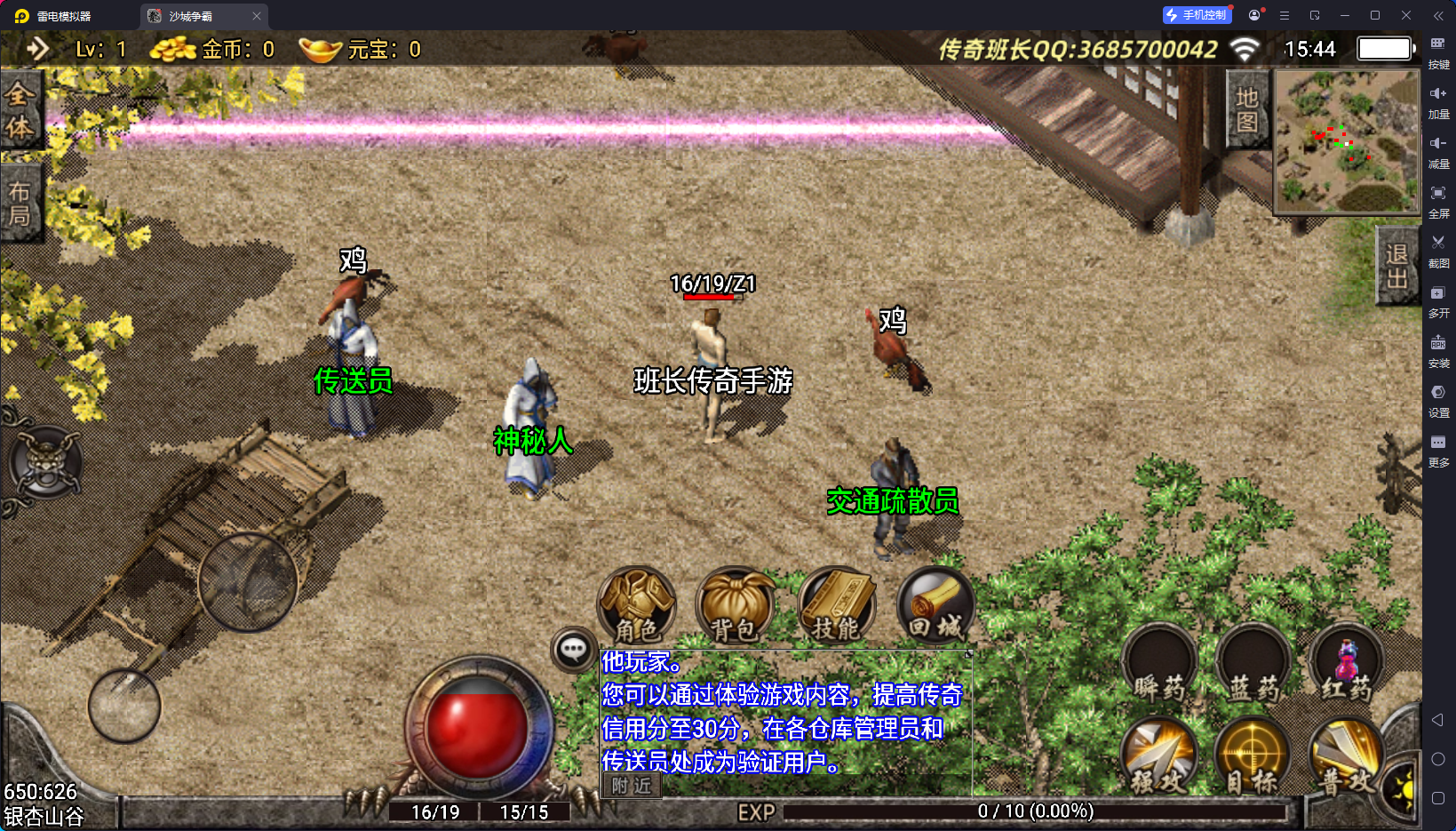Activate the 强攻 forced attack button
Screen dimensions: 1456x831
1159,756
